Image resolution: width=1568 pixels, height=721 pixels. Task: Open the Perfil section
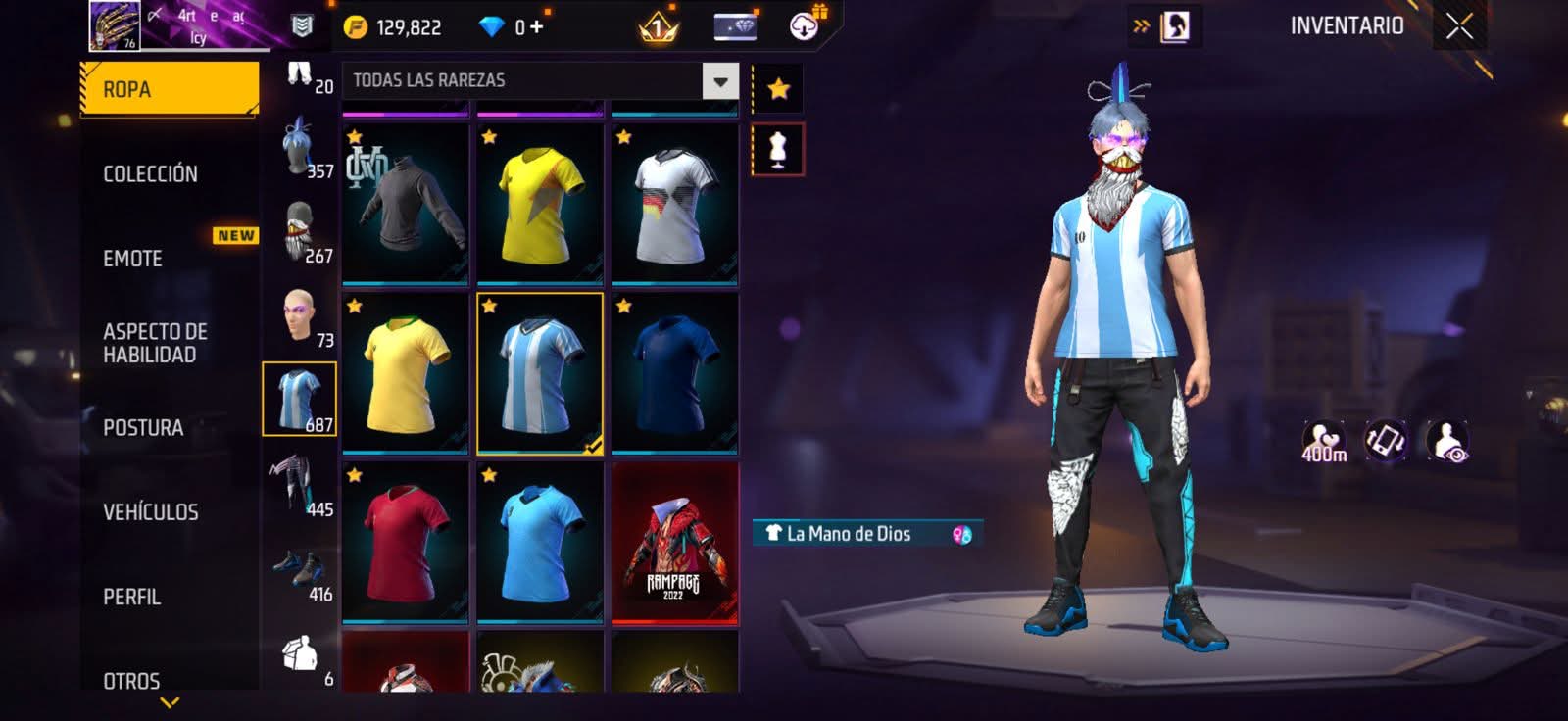pos(131,597)
